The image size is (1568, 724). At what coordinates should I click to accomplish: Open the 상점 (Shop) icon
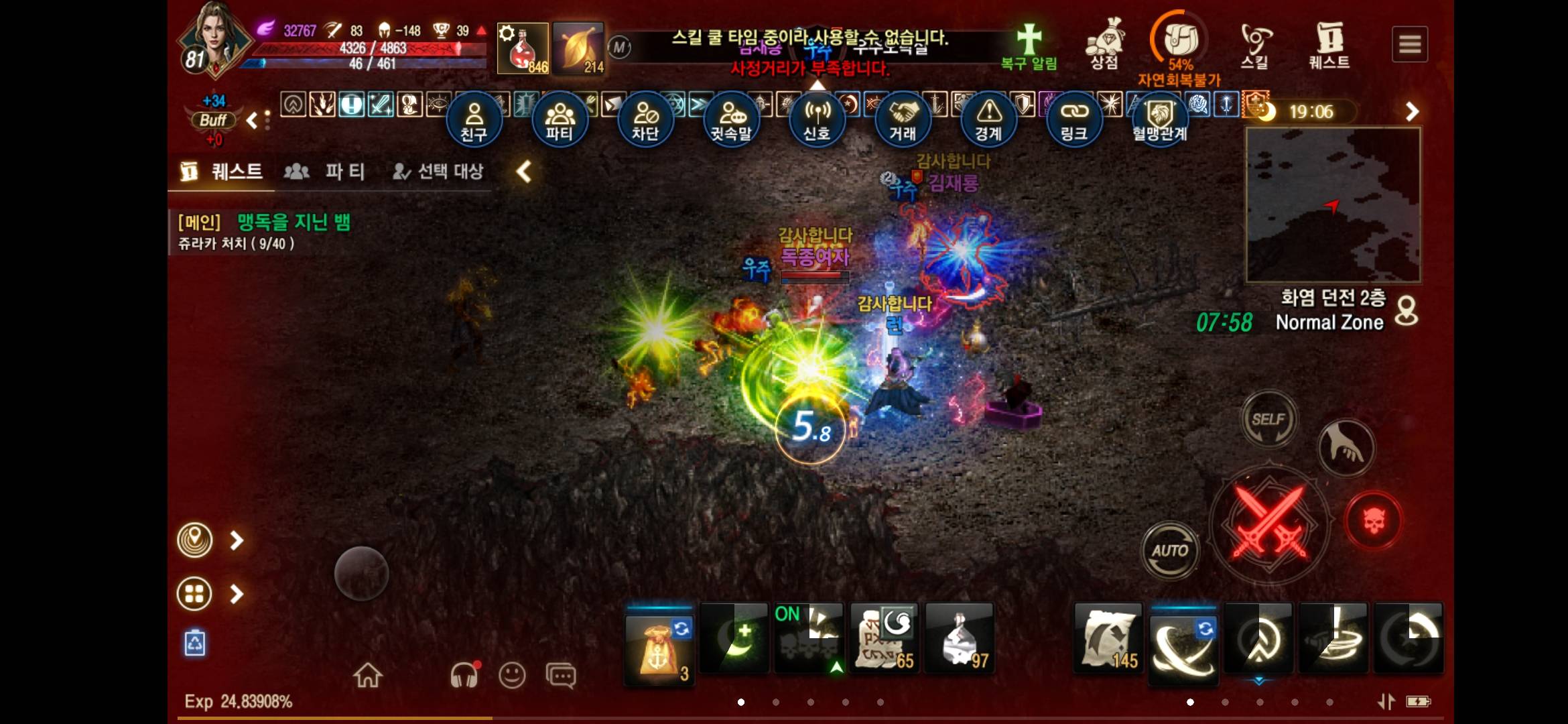coord(1105,44)
